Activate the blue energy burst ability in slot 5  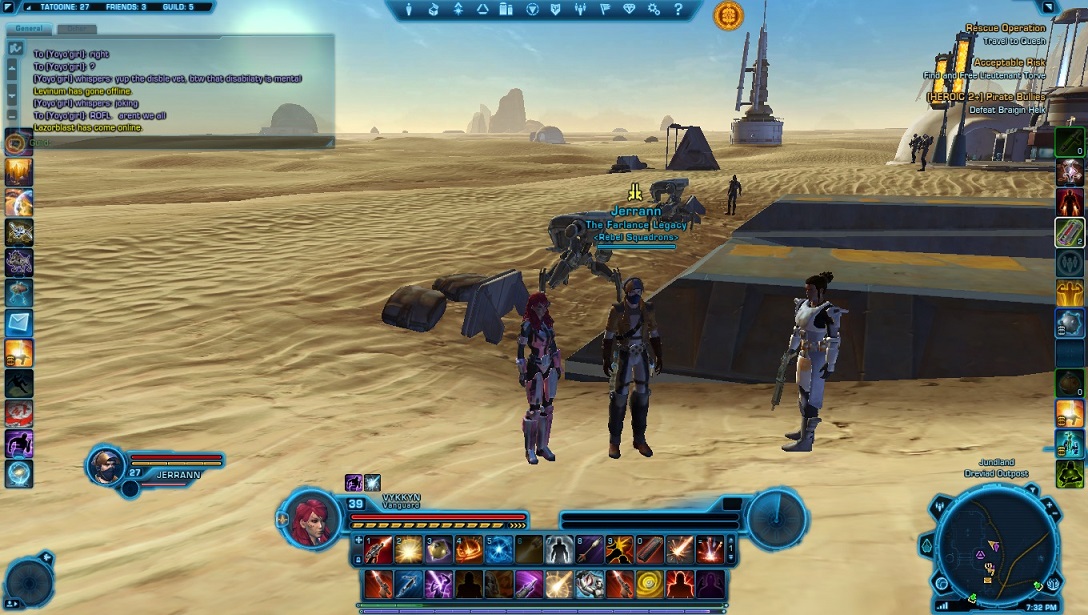point(499,549)
